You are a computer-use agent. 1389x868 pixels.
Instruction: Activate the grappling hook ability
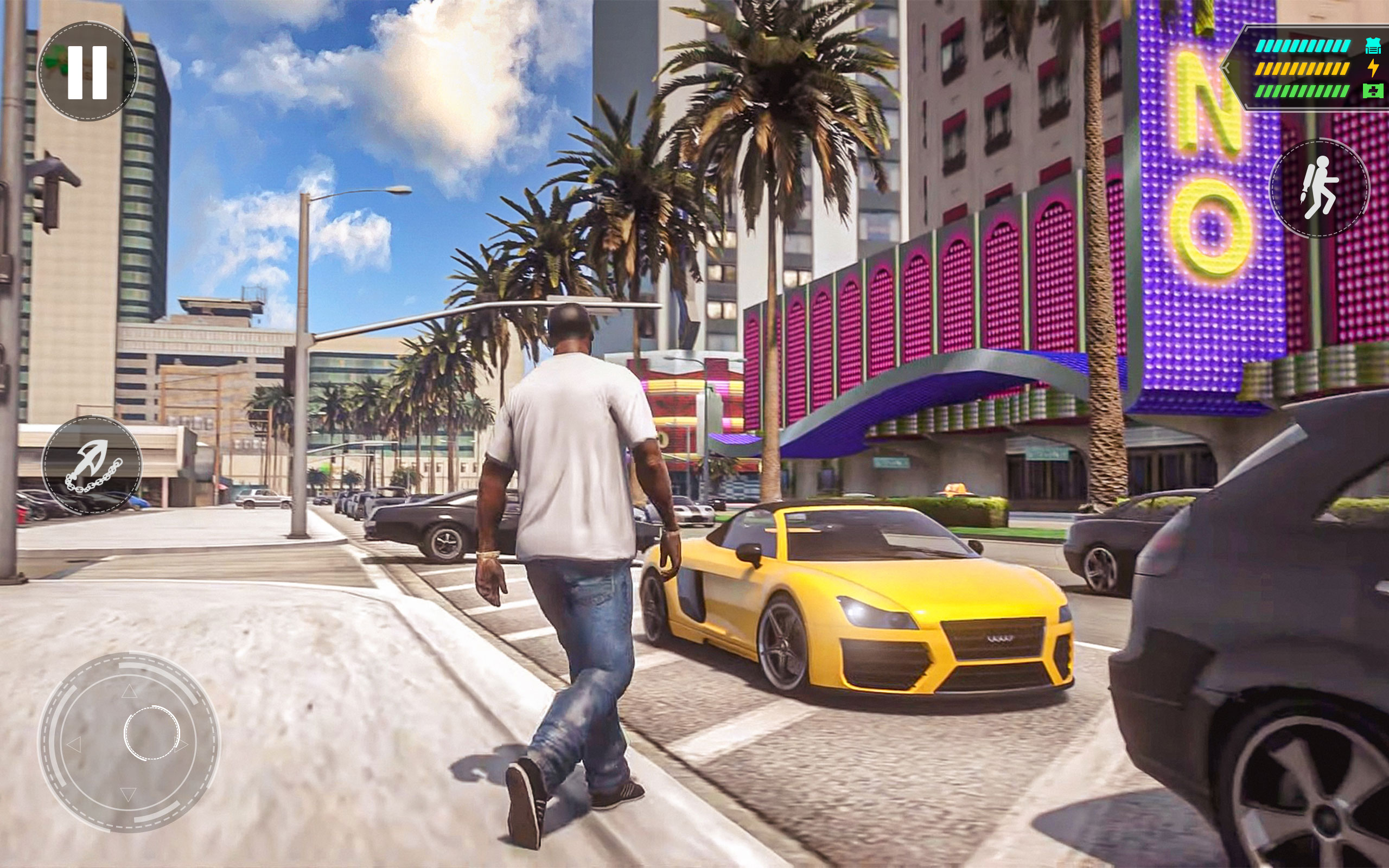(x=92, y=465)
